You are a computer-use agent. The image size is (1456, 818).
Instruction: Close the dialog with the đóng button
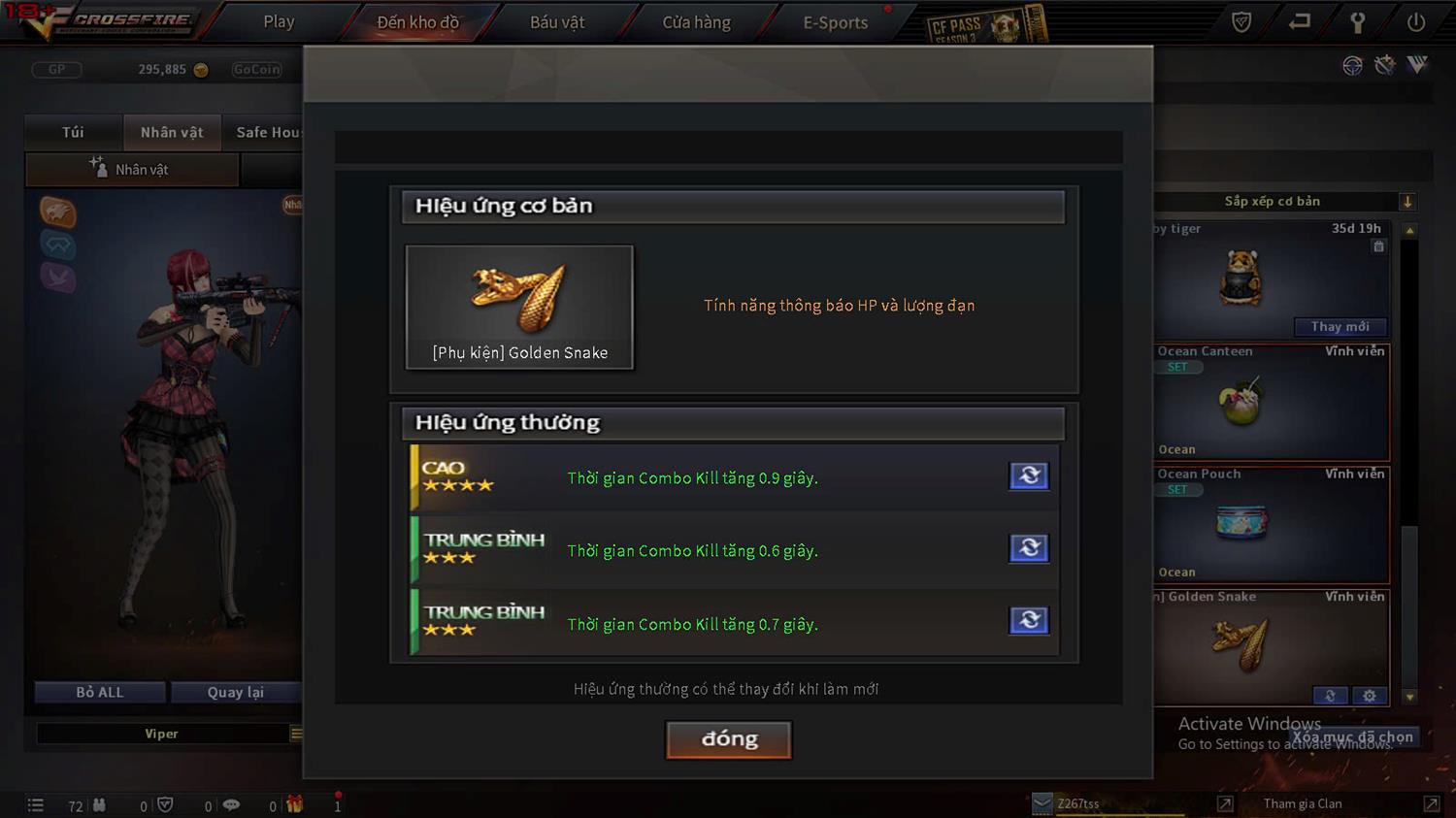point(728,739)
